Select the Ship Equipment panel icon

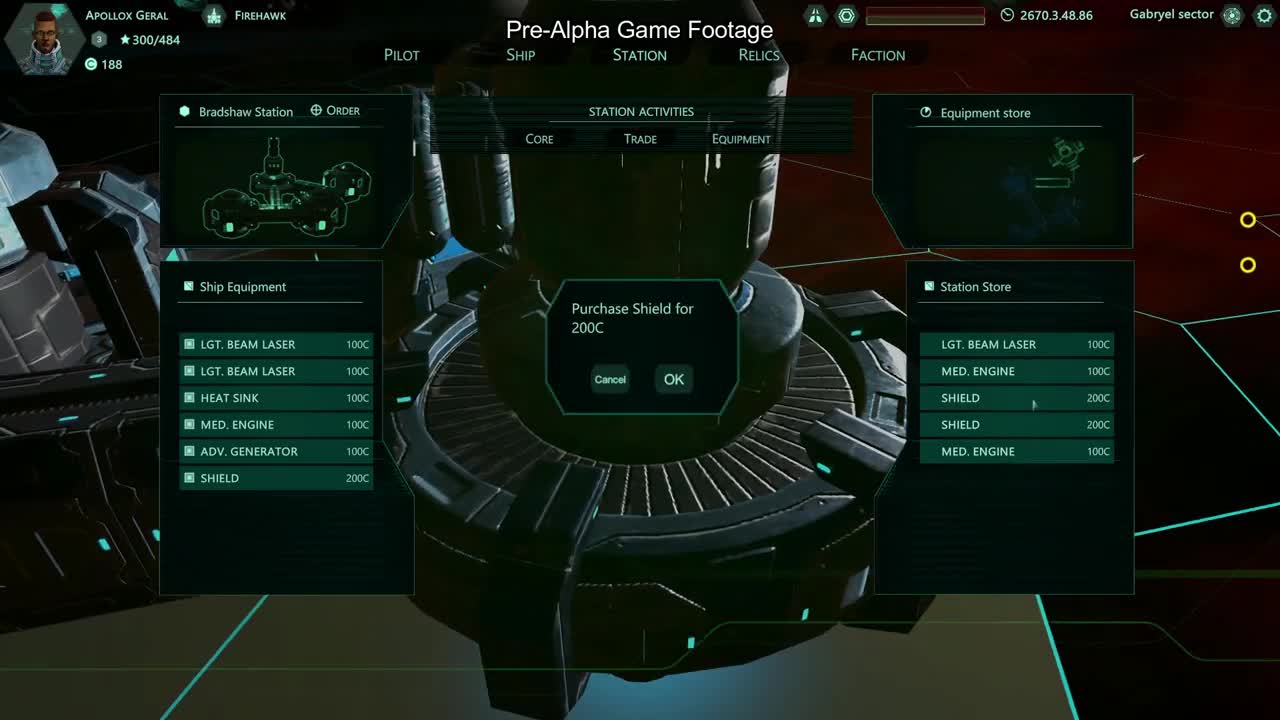[187, 286]
